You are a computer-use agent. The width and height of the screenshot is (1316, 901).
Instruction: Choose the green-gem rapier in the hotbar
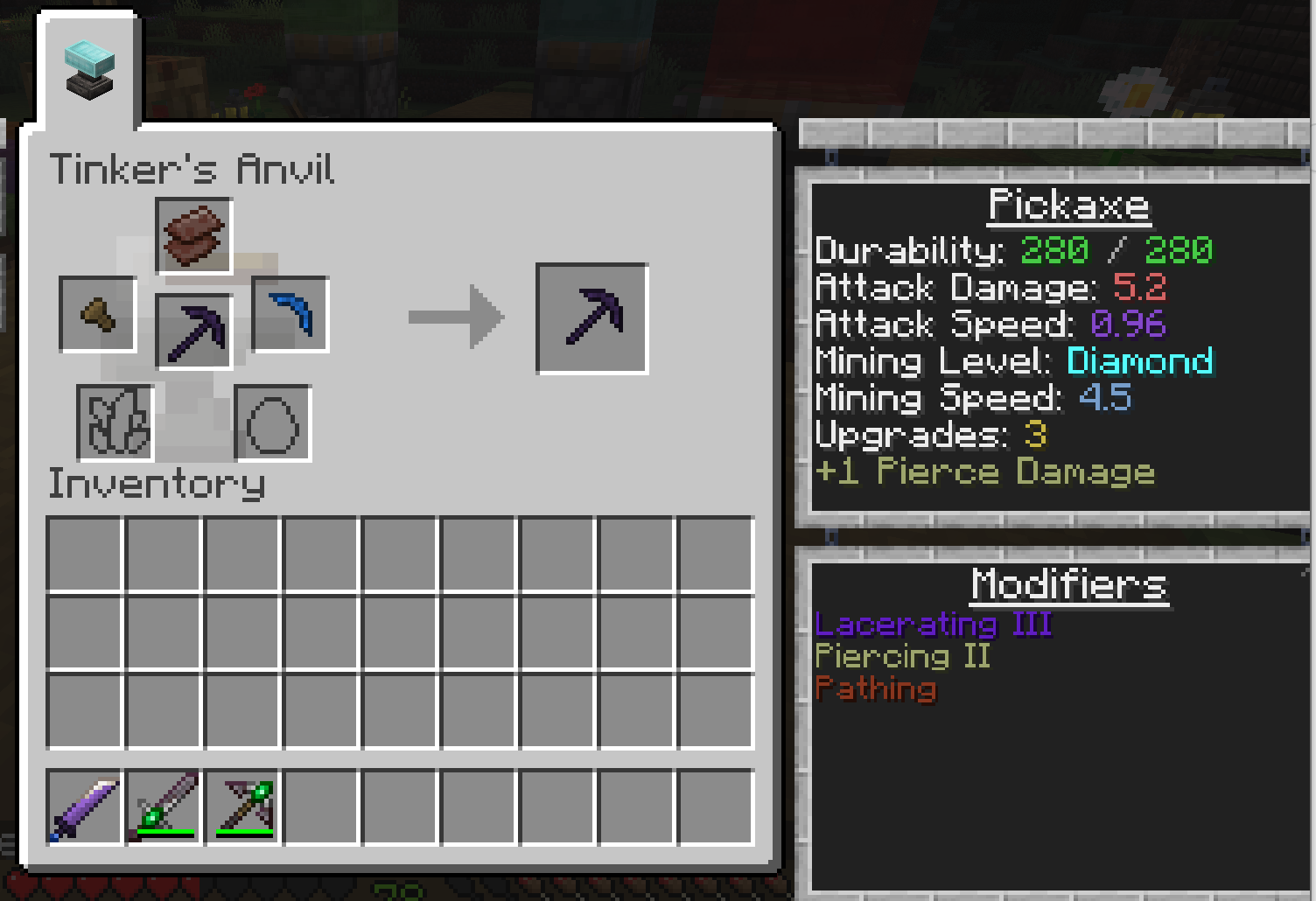click(164, 807)
